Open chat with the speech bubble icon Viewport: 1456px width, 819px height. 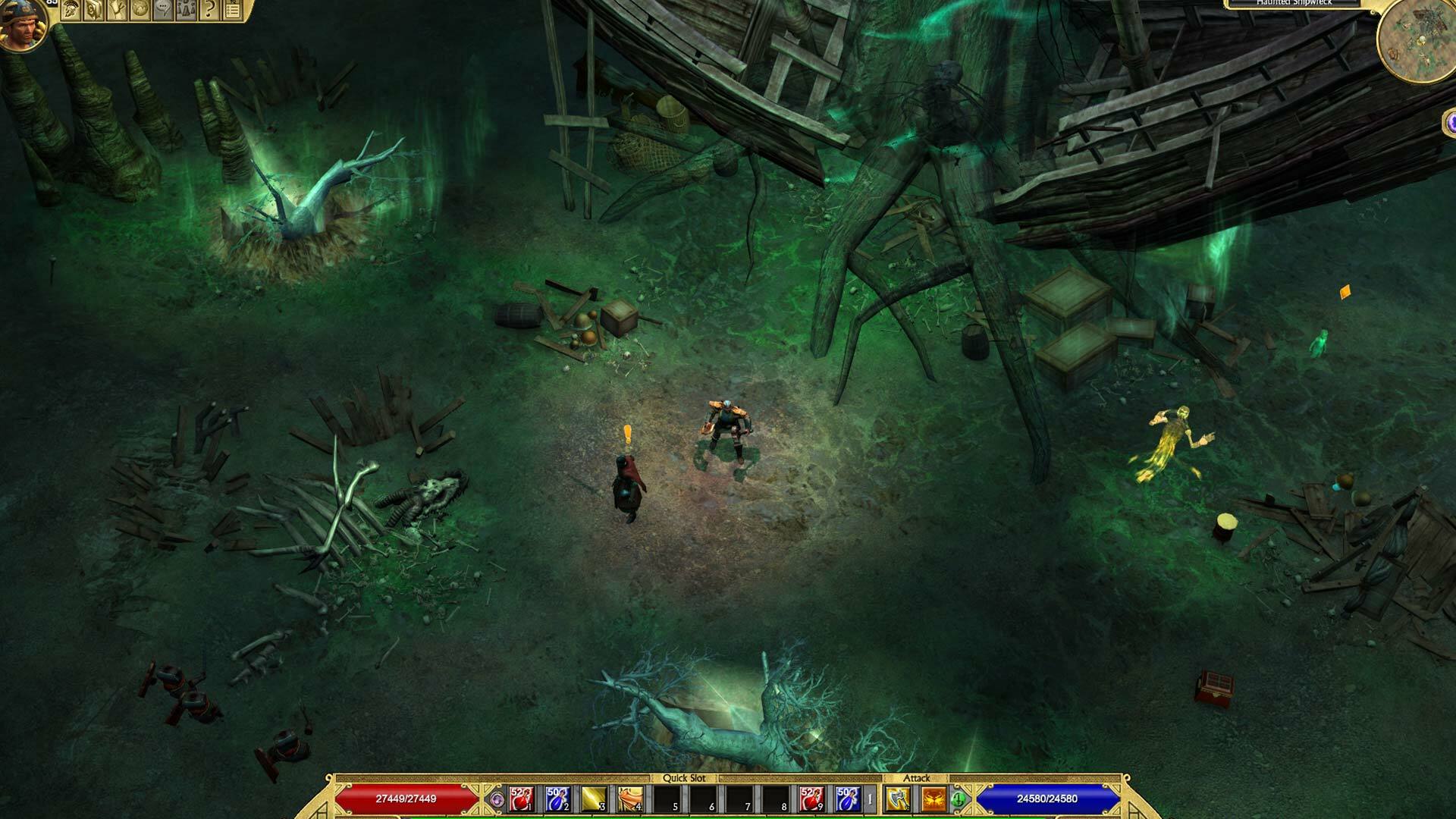(162, 10)
